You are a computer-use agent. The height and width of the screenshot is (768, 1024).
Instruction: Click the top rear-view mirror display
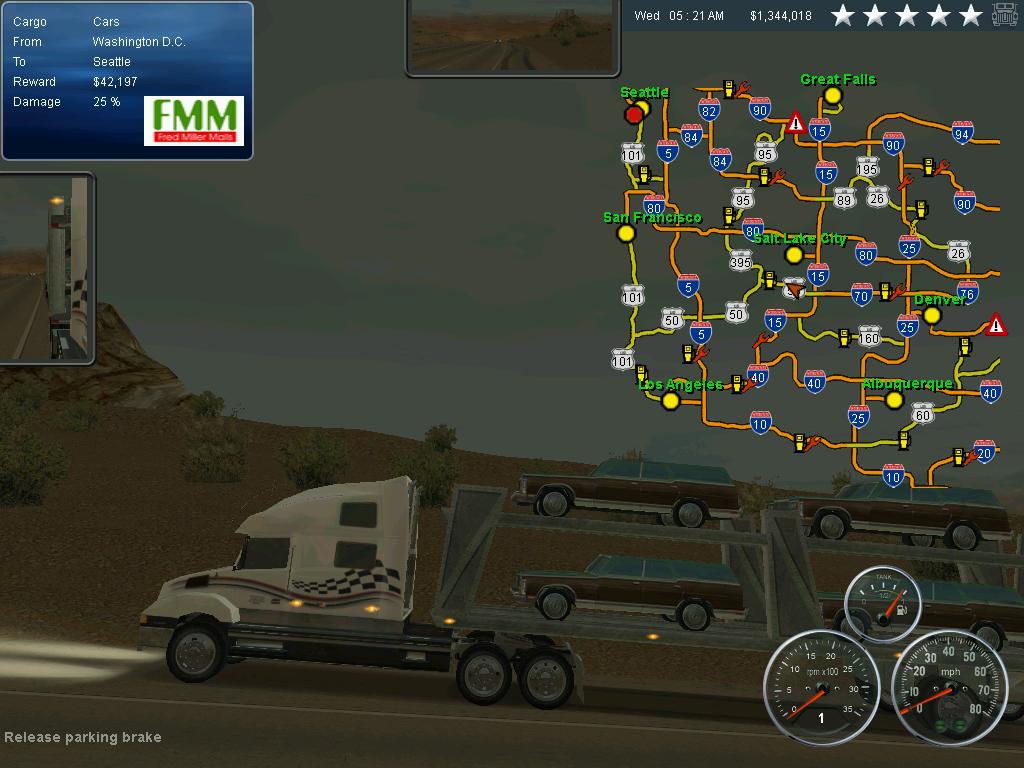pos(511,36)
